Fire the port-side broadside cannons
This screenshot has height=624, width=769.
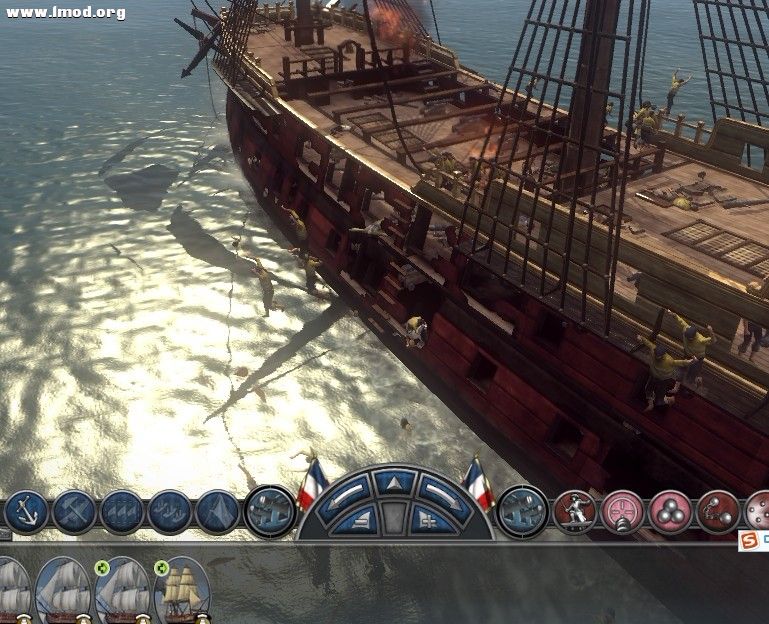[270, 512]
